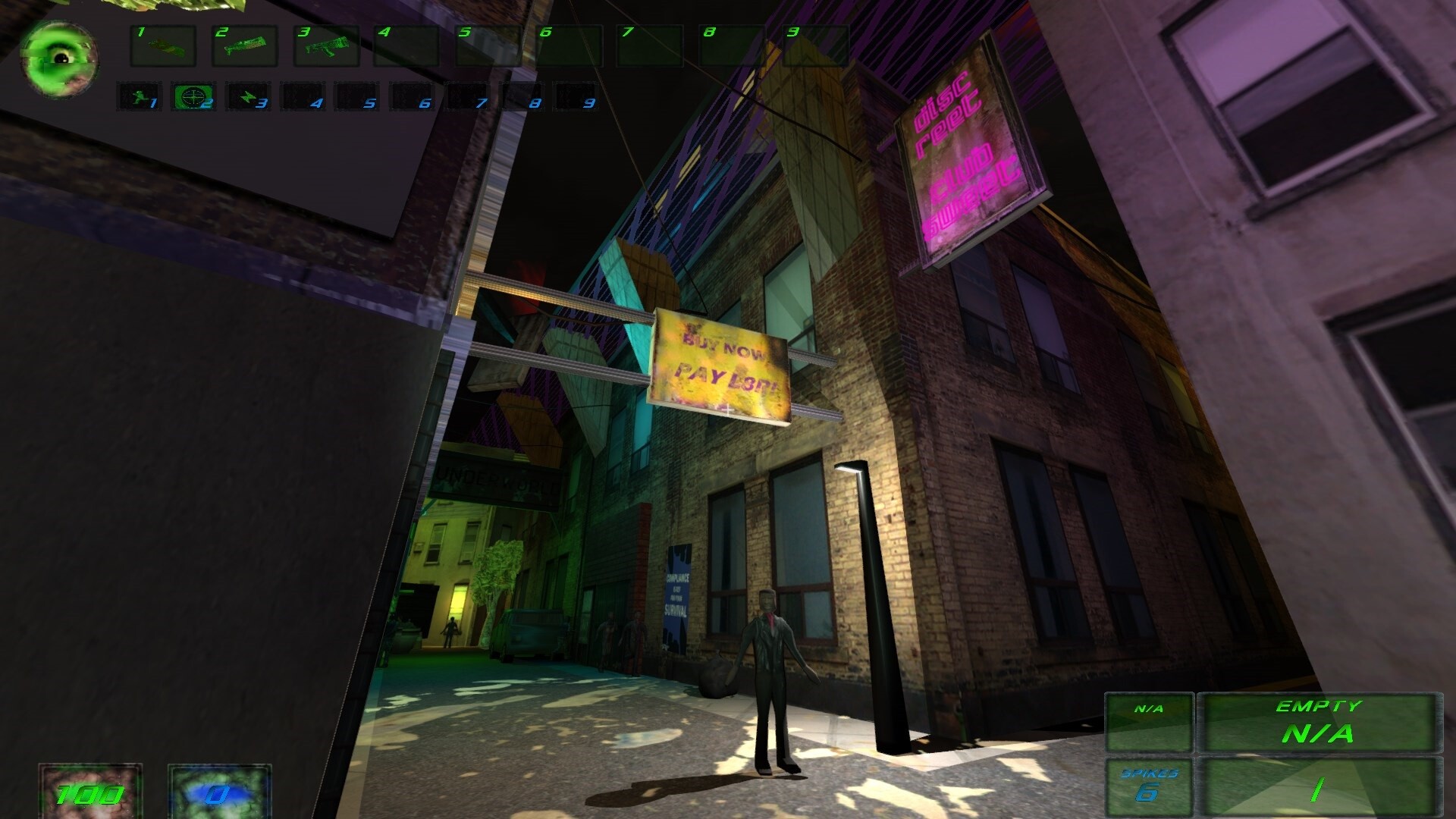Click the sprint figure icon in item slot 1
The height and width of the screenshot is (819, 1456).
point(140,97)
